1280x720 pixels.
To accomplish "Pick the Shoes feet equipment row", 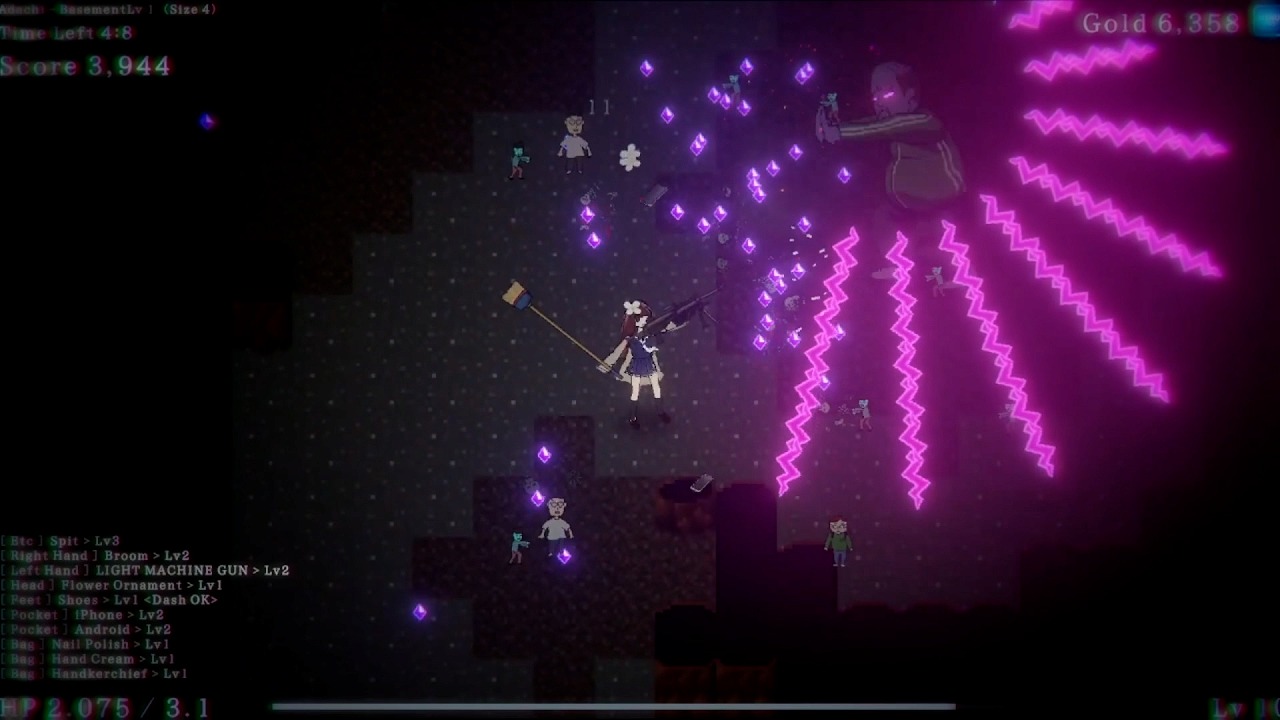I will [109, 600].
